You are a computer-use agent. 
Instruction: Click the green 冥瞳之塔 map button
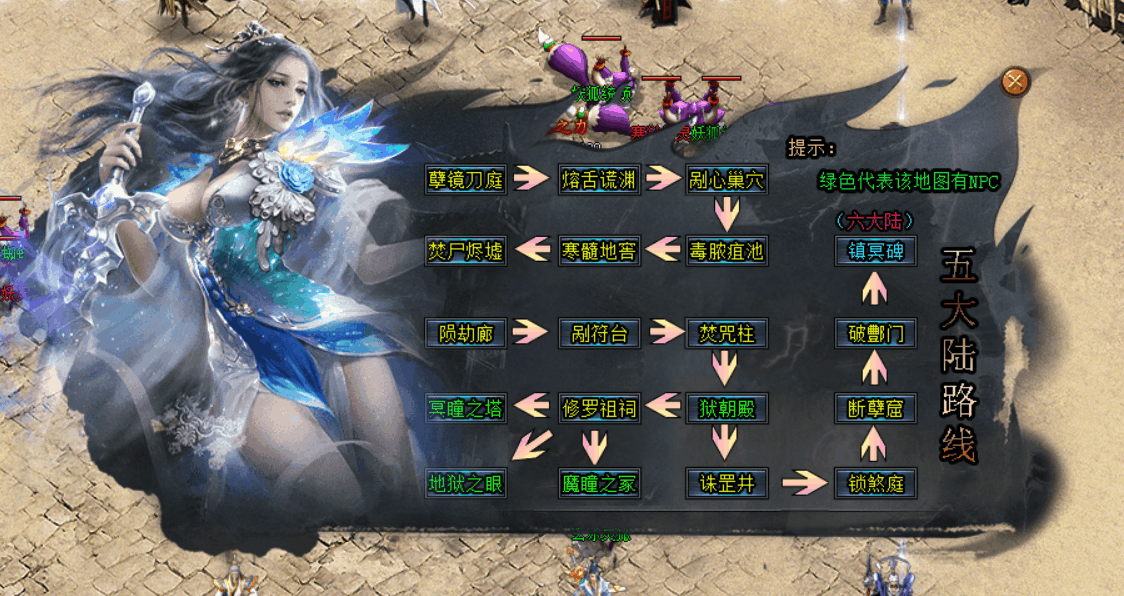click(466, 408)
